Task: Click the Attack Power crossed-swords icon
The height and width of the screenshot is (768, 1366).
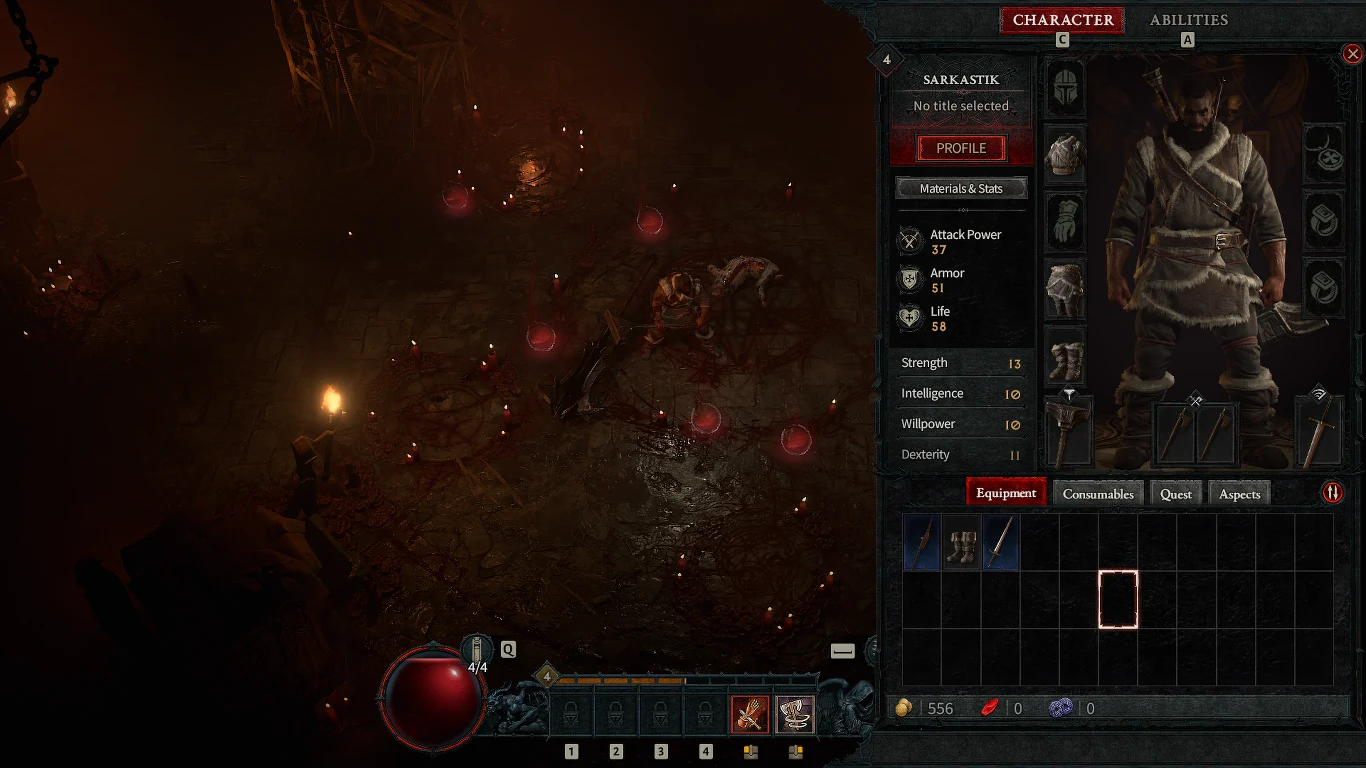Action: click(910, 240)
